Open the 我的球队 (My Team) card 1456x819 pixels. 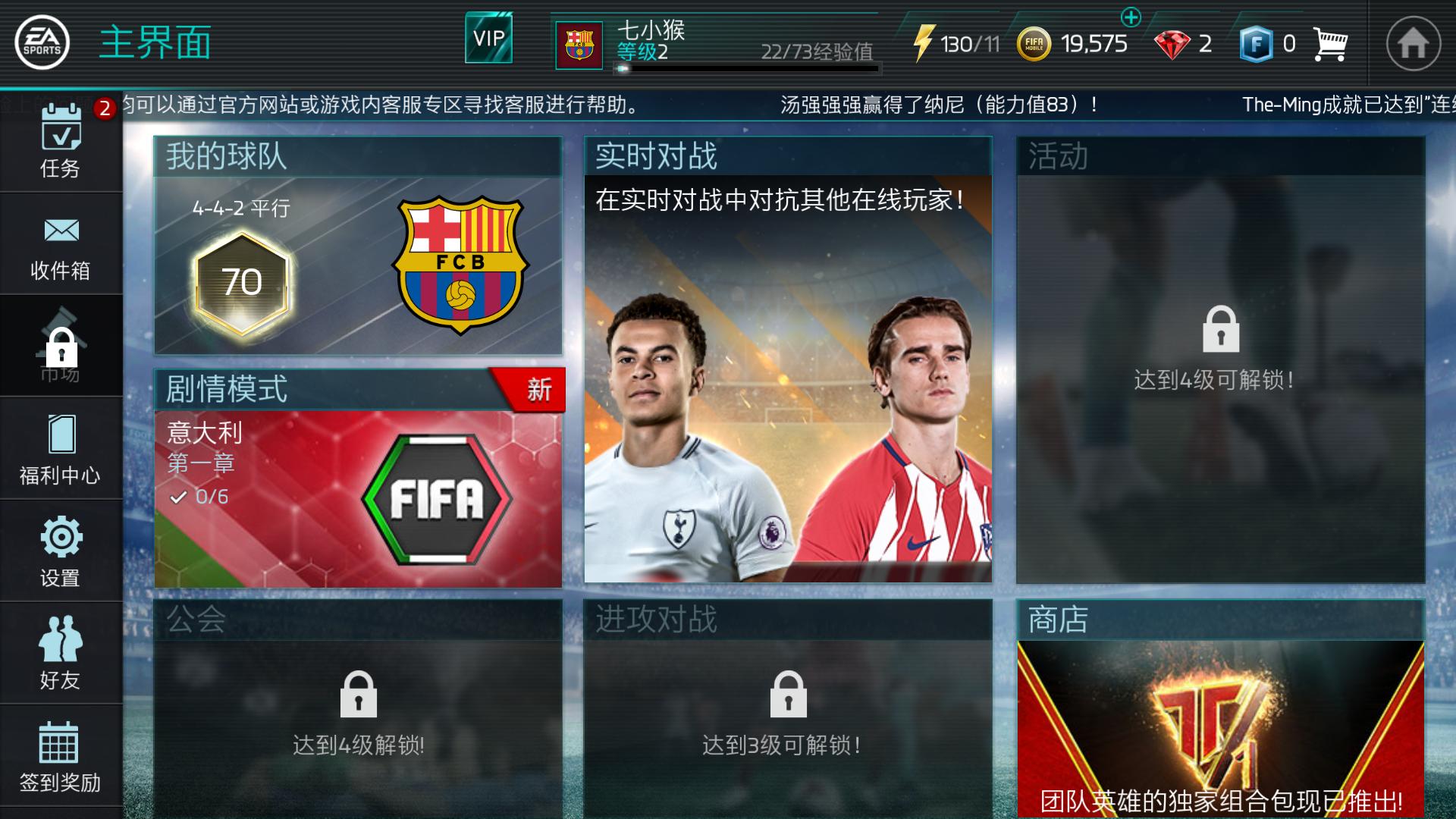click(356, 250)
